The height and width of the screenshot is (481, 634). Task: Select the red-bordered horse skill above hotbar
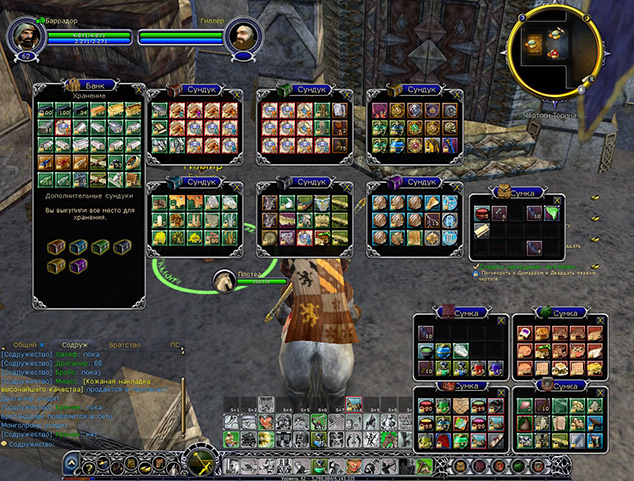tap(354, 406)
